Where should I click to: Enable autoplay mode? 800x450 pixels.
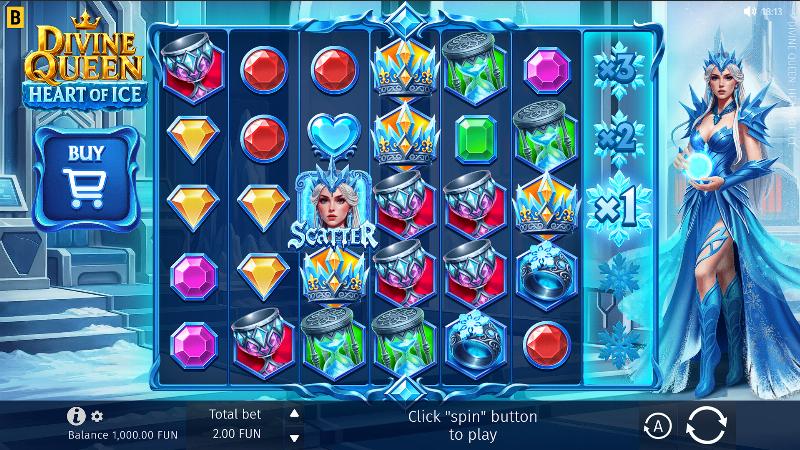[657, 426]
